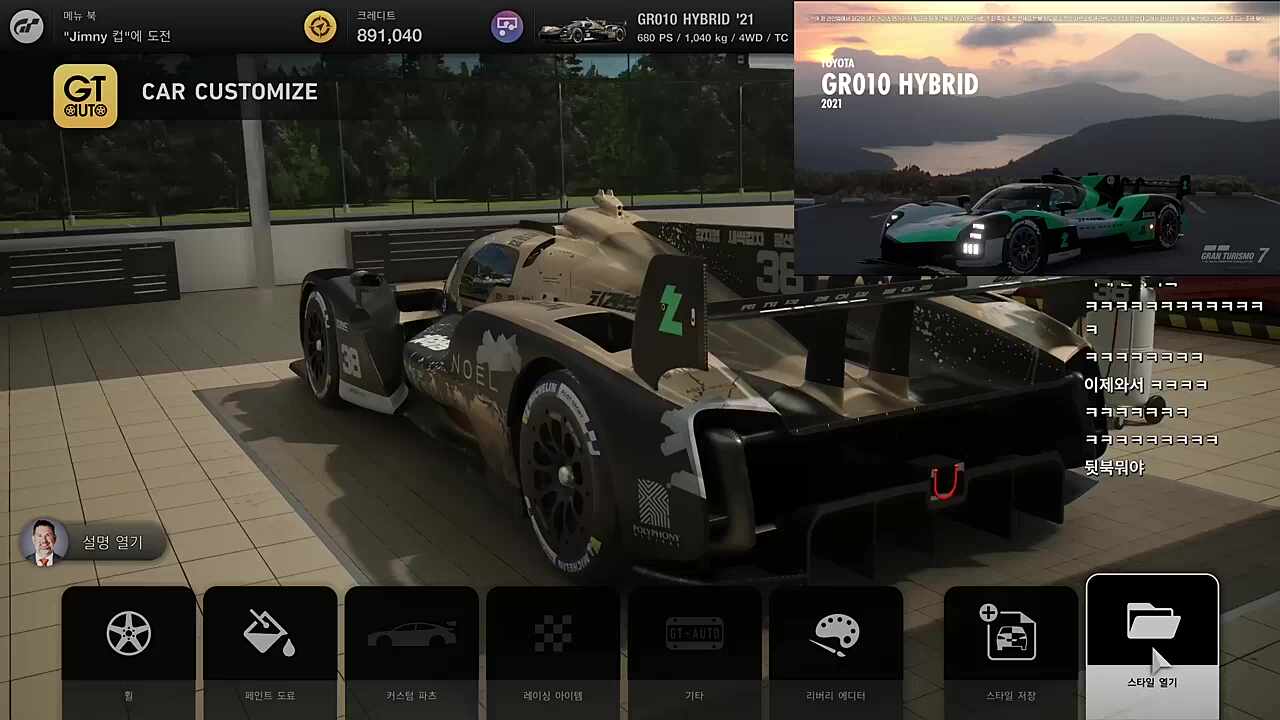Open the menu book Jimny Cup entry
1280x720 pixels.
coord(117,27)
